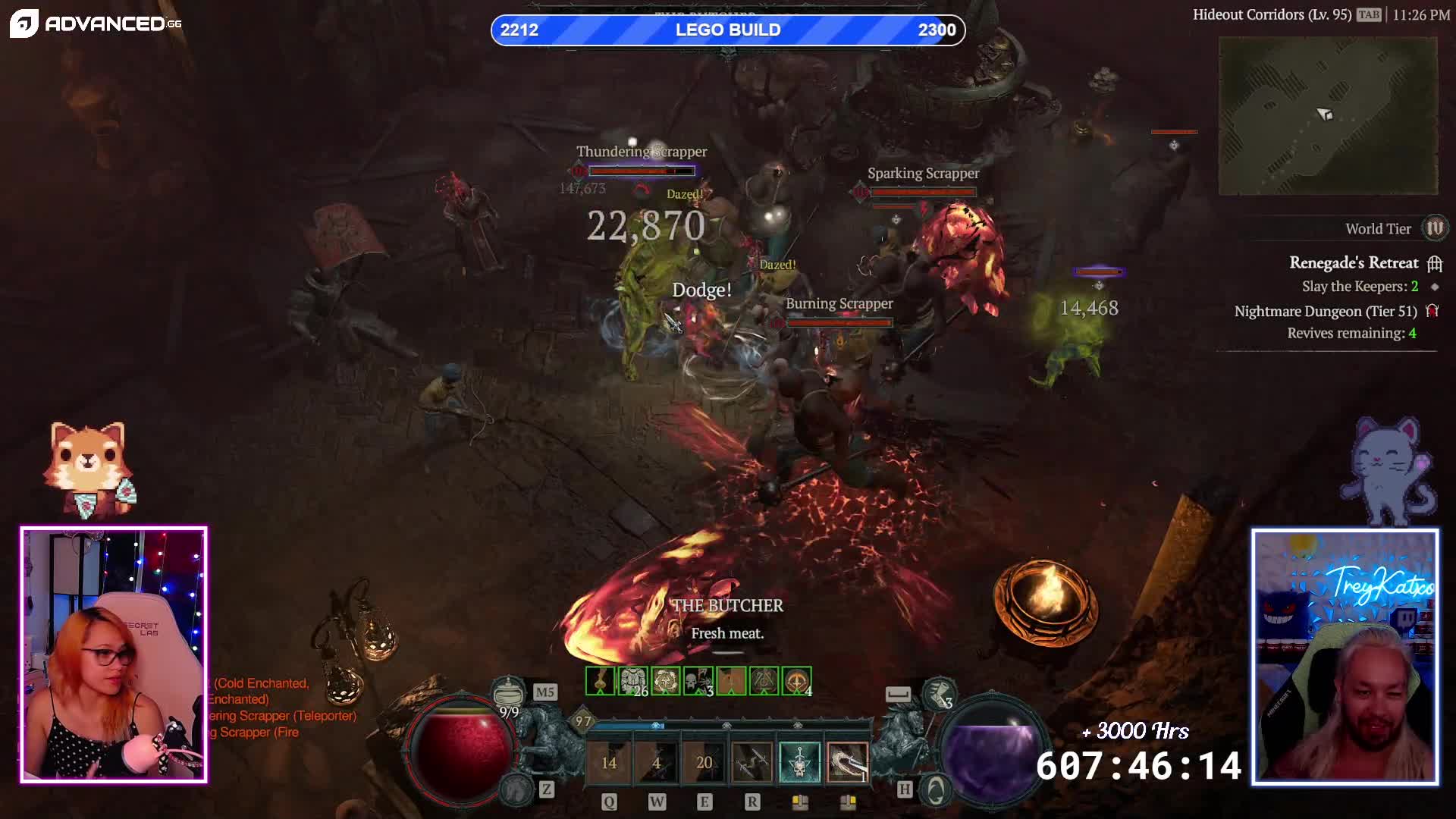Click the Advanced.gg logo overlay

coord(96,24)
